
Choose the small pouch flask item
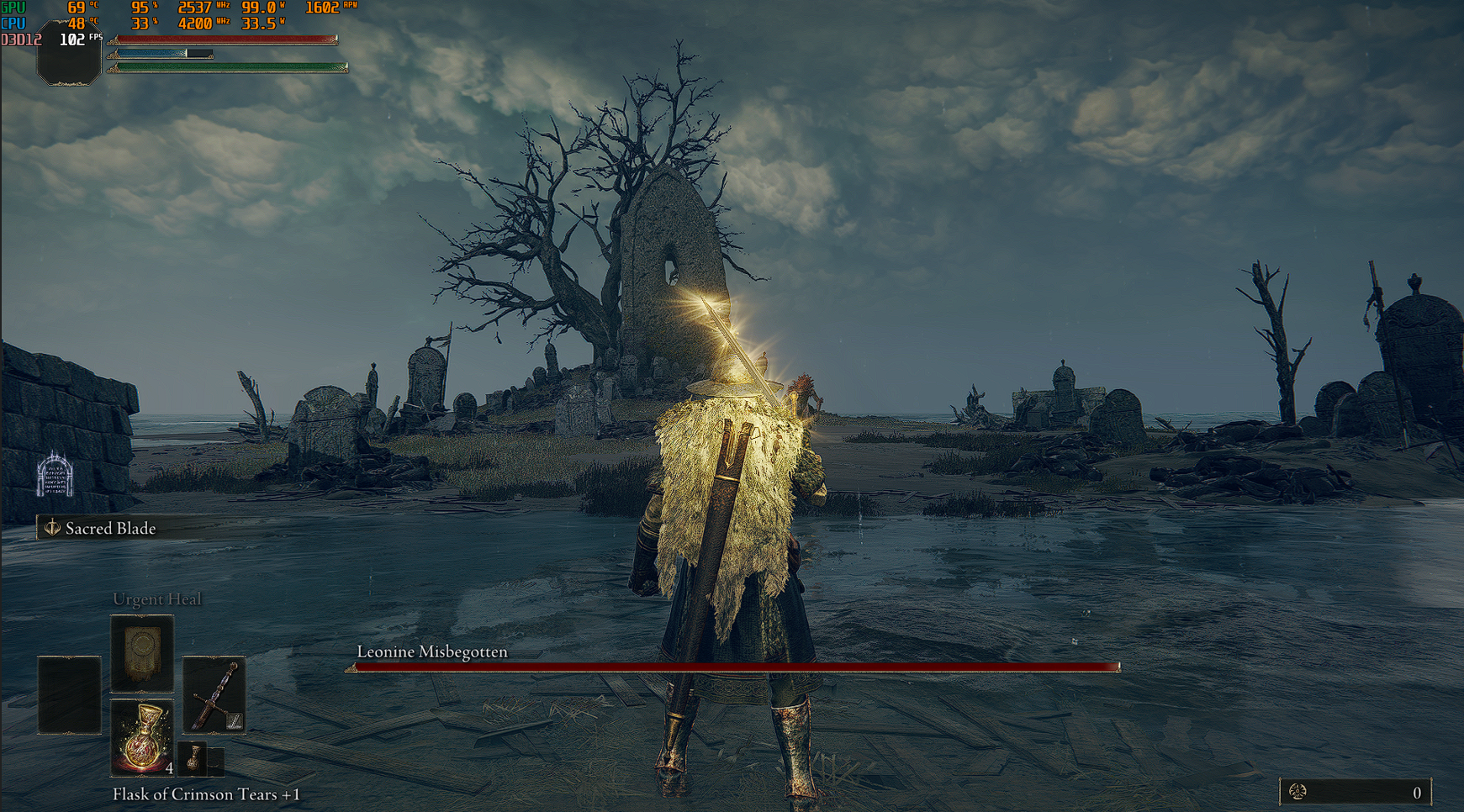(195, 758)
